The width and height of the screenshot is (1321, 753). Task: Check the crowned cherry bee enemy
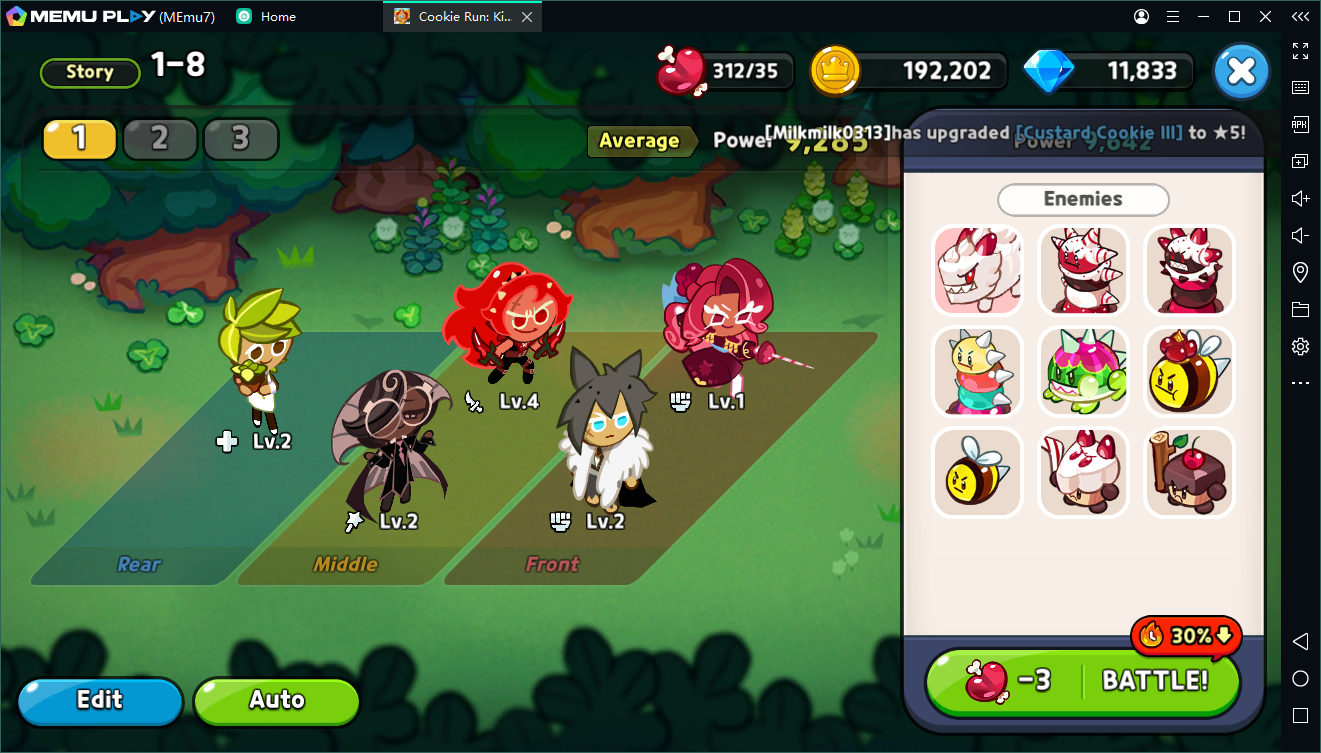point(1189,371)
